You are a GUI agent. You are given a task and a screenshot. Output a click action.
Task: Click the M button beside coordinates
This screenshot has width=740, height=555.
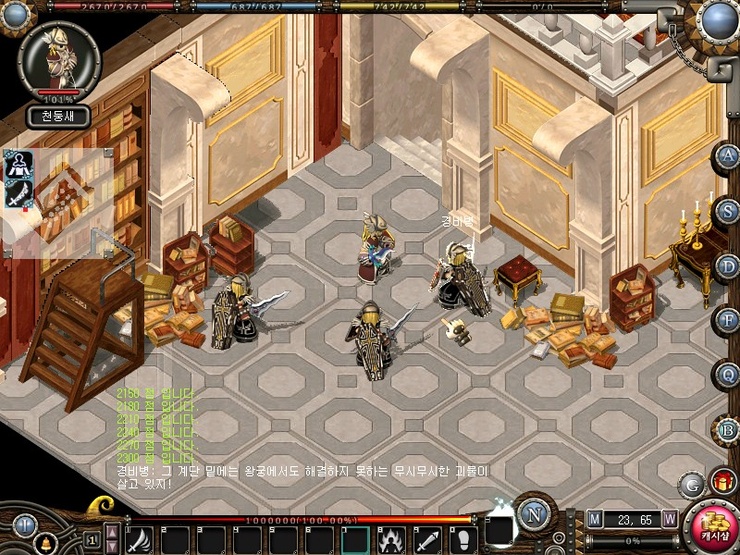click(595, 519)
